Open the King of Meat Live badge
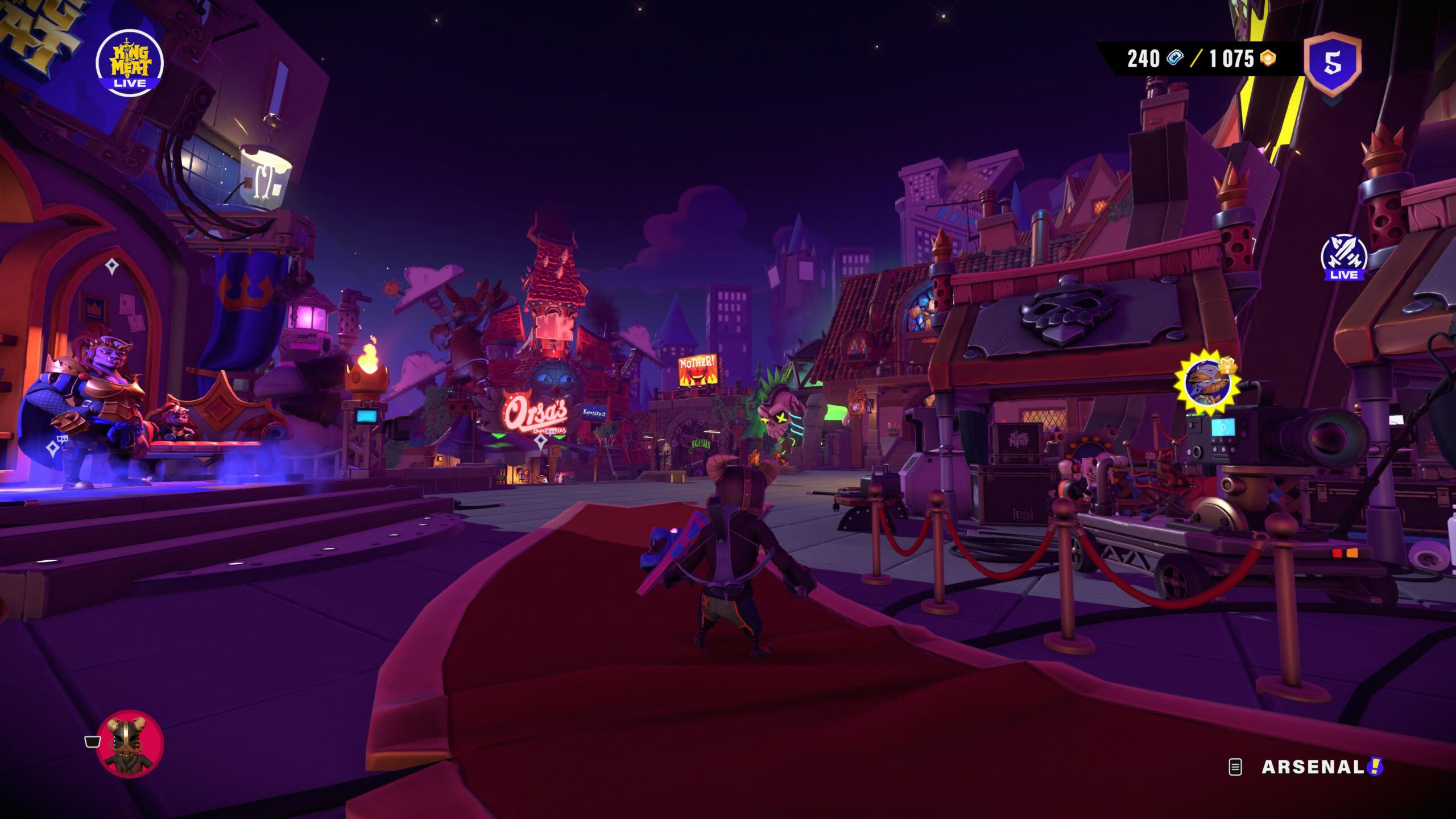1456x819 pixels. [130, 63]
